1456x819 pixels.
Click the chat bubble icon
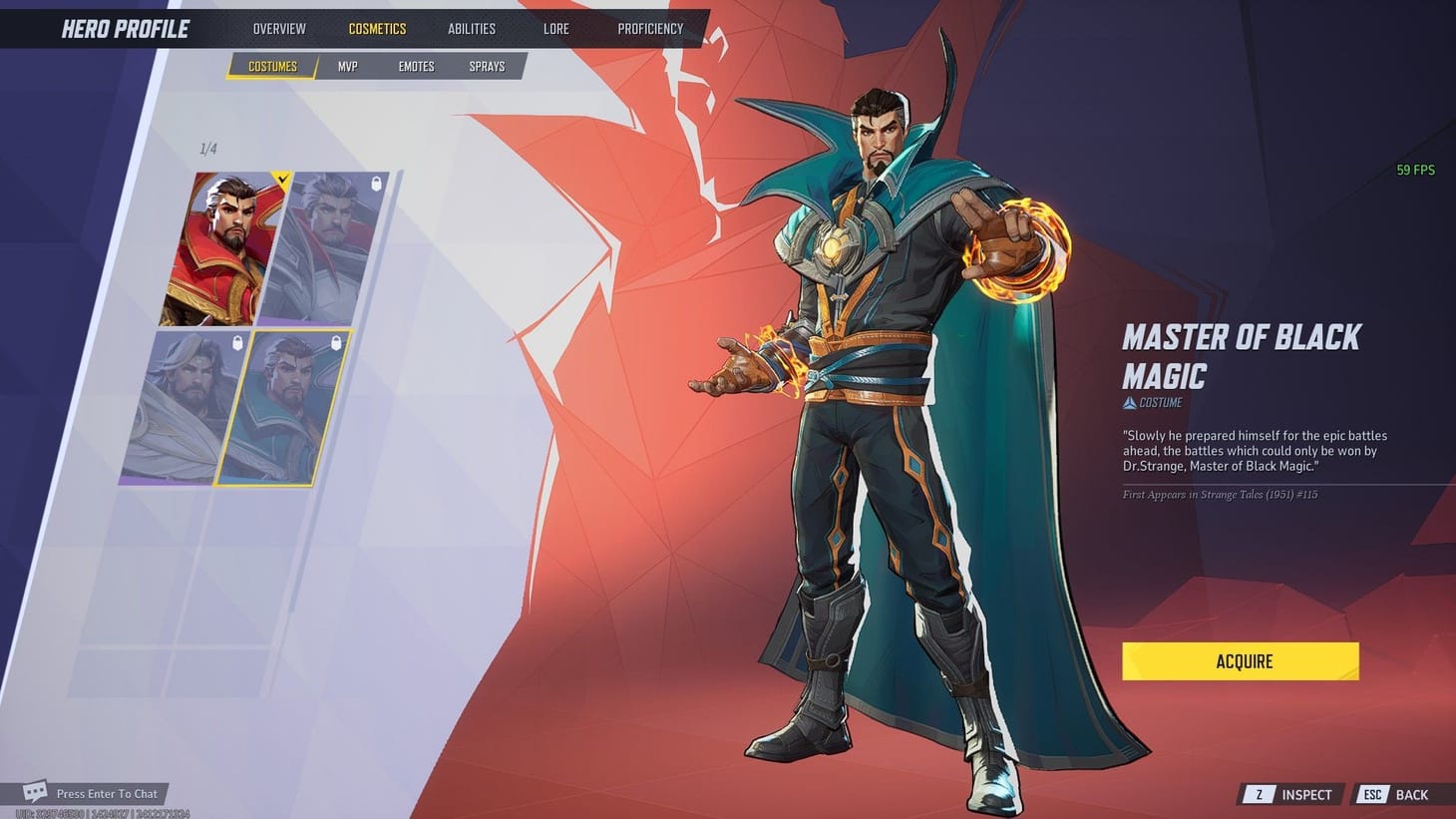(36, 791)
